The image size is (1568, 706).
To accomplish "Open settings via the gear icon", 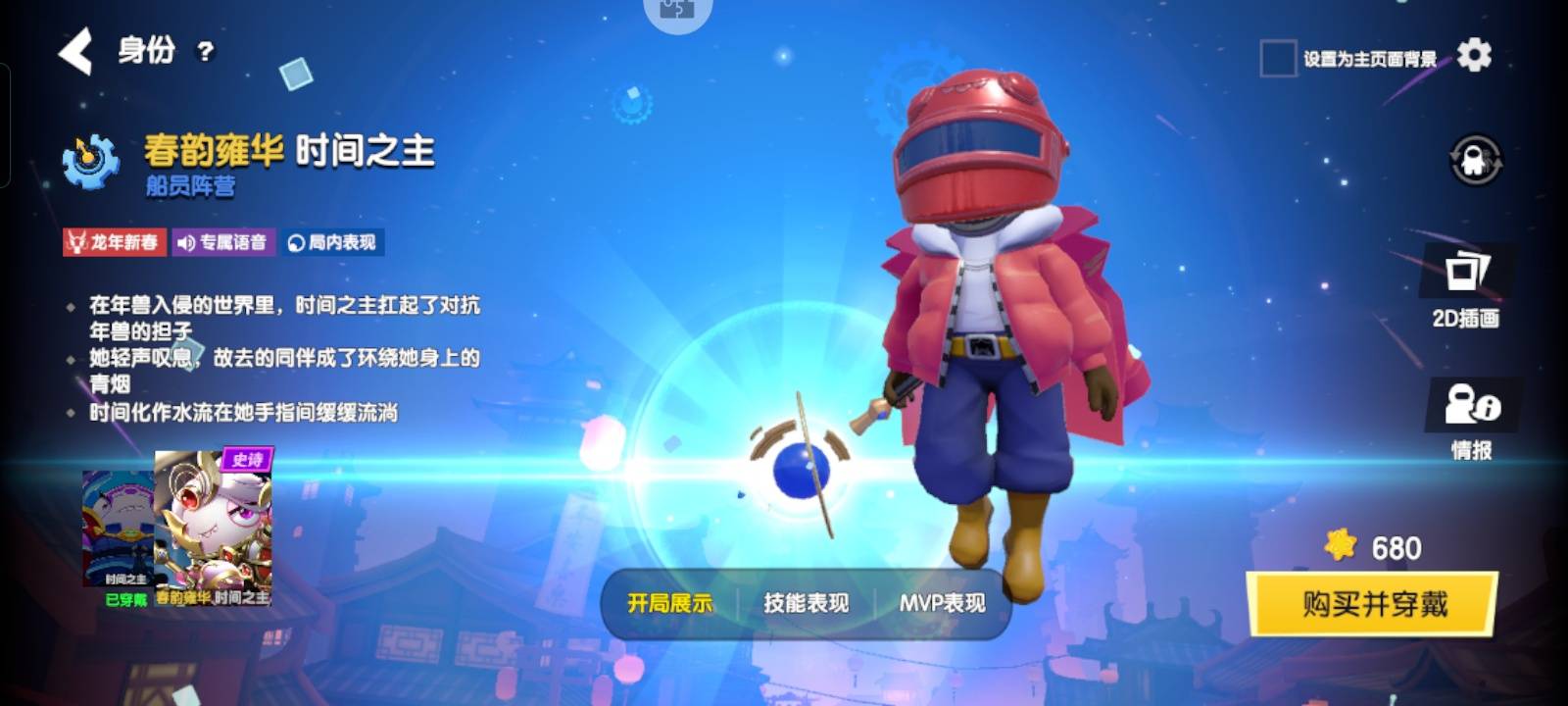I will (x=1474, y=56).
